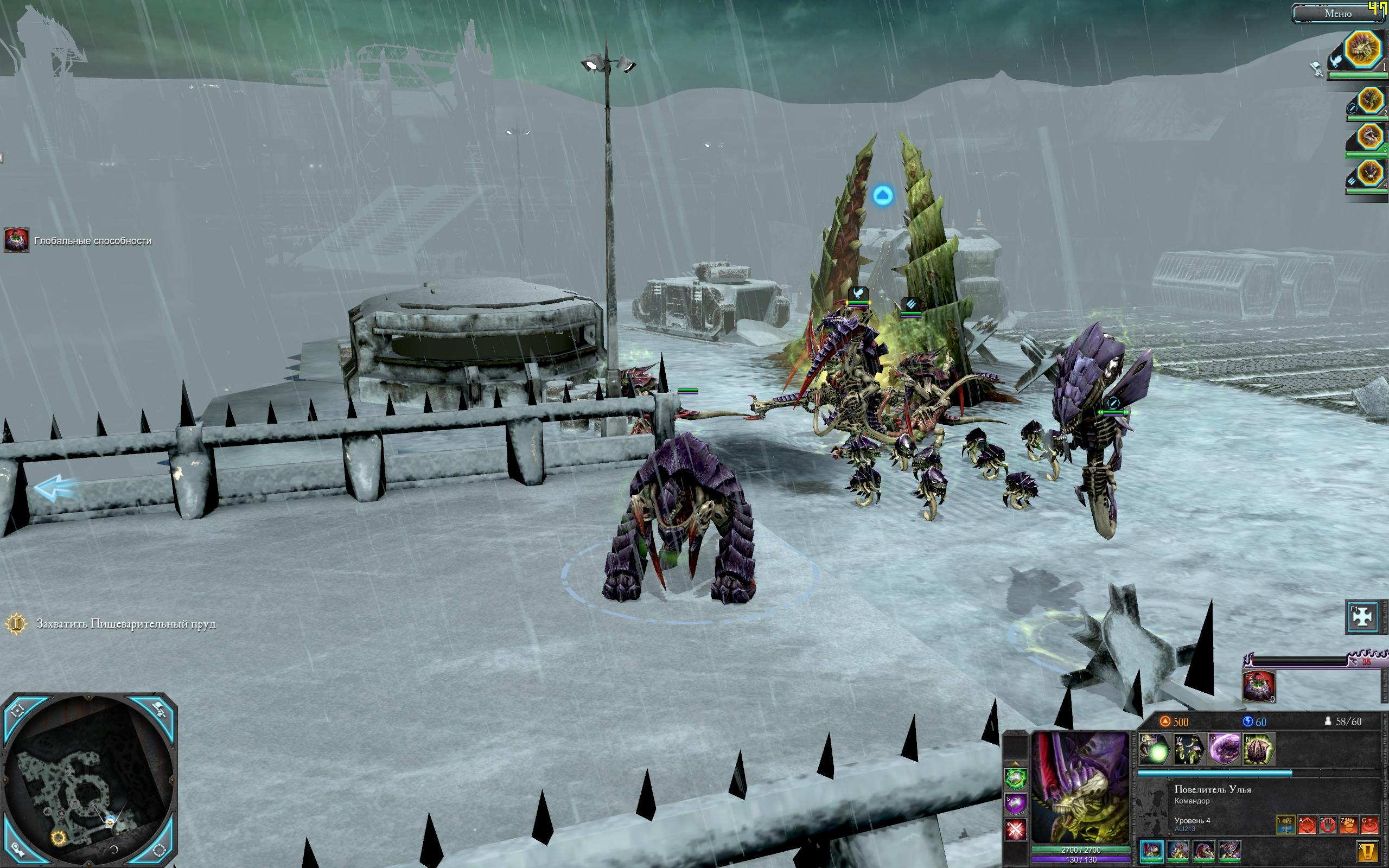
Task: Select squad number 2 portrait
Action: pos(1370,101)
